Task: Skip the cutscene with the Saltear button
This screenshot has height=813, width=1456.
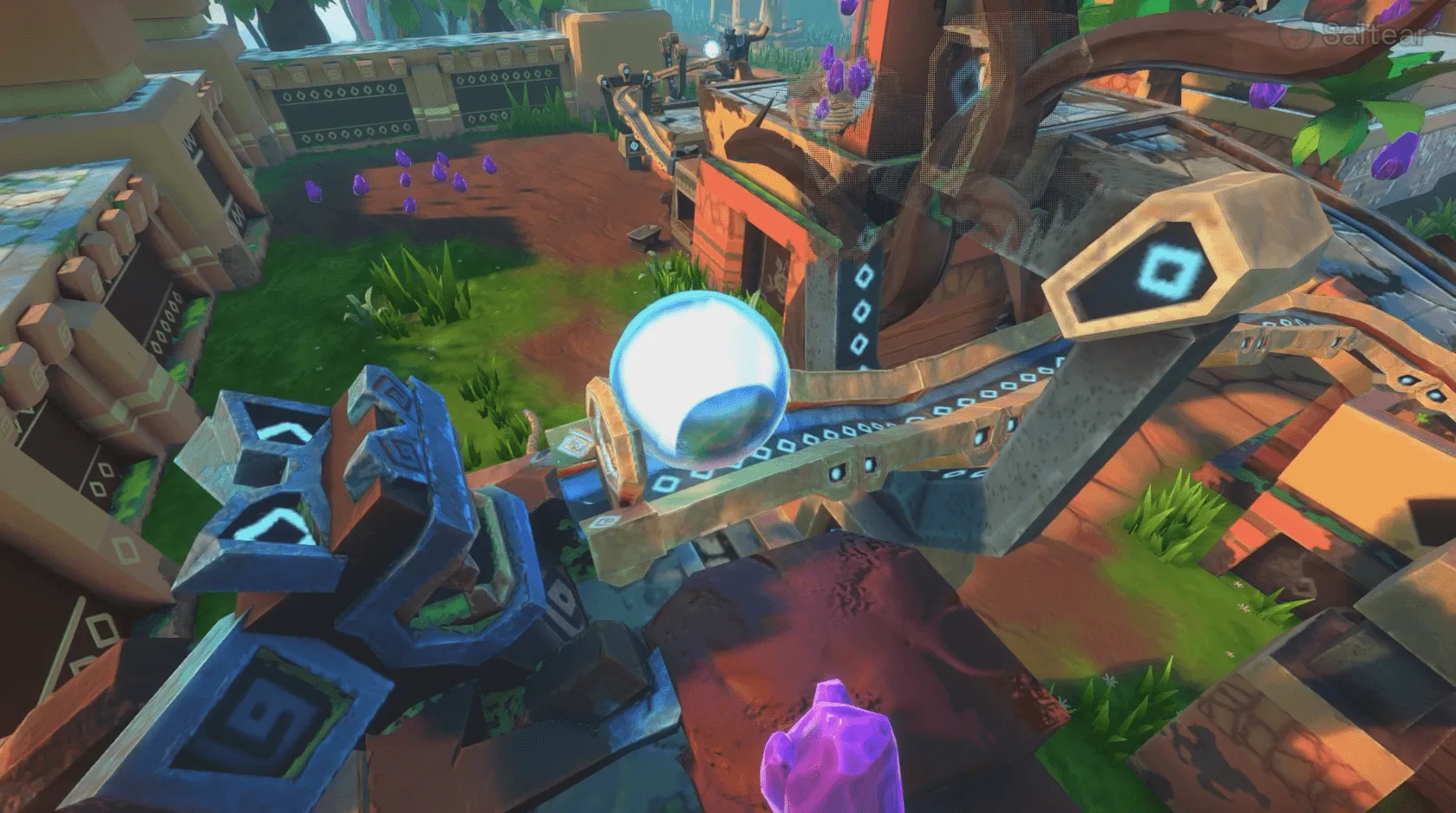Action: click(x=1356, y=36)
